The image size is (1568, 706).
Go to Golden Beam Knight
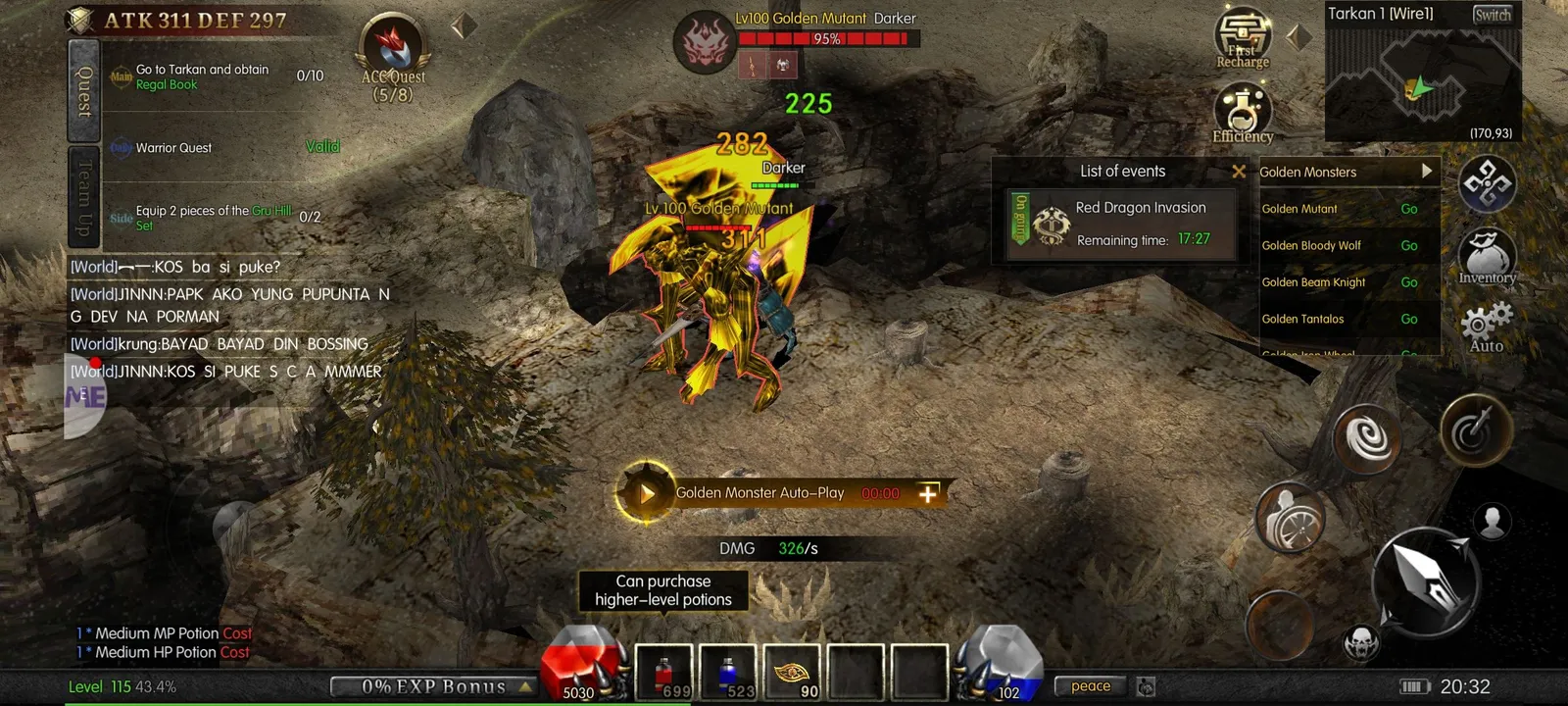point(1409,282)
